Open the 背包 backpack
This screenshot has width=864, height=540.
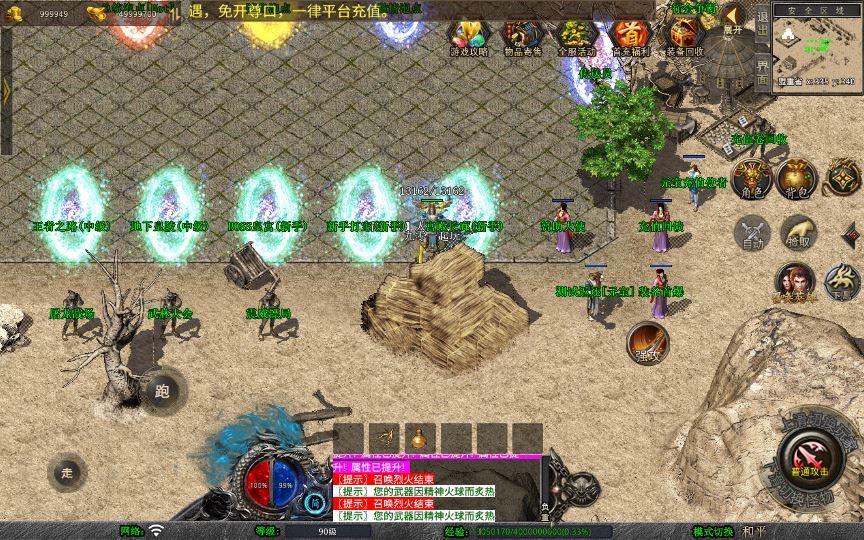tap(797, 178)
